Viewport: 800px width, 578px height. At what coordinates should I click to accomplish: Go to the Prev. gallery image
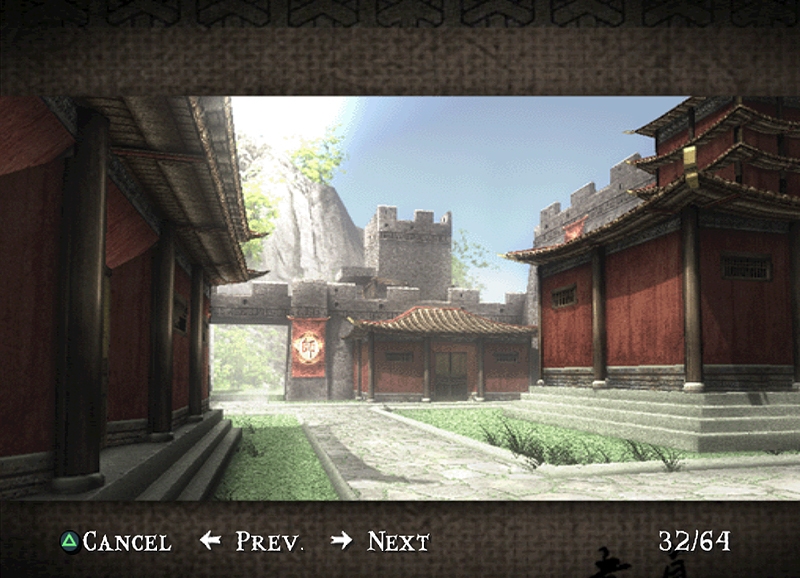(x=253, y=542)
